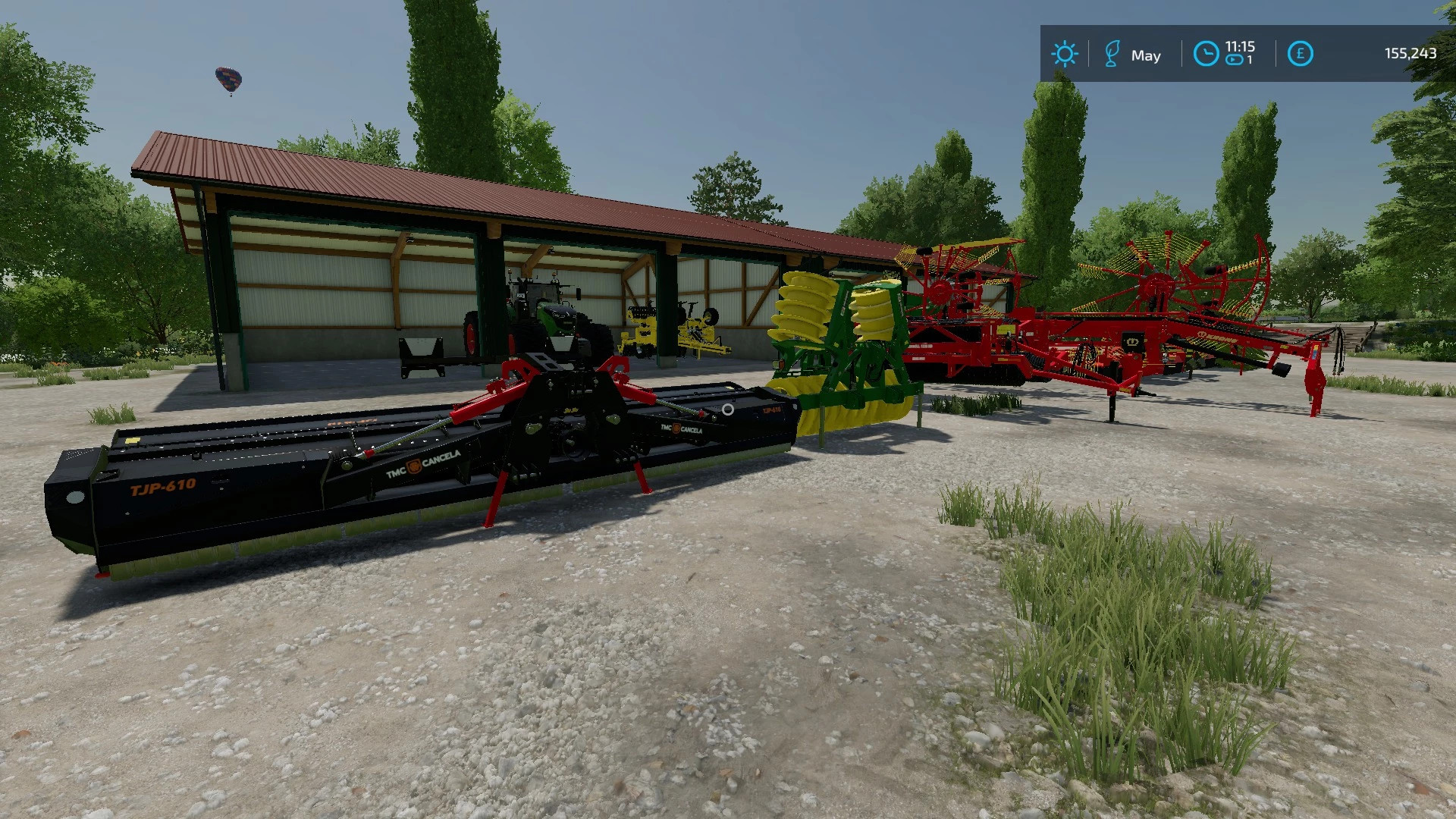1456x819 pixels.
Task: Select the HUD info bar at top right
Action: (x=1247, y=53)
